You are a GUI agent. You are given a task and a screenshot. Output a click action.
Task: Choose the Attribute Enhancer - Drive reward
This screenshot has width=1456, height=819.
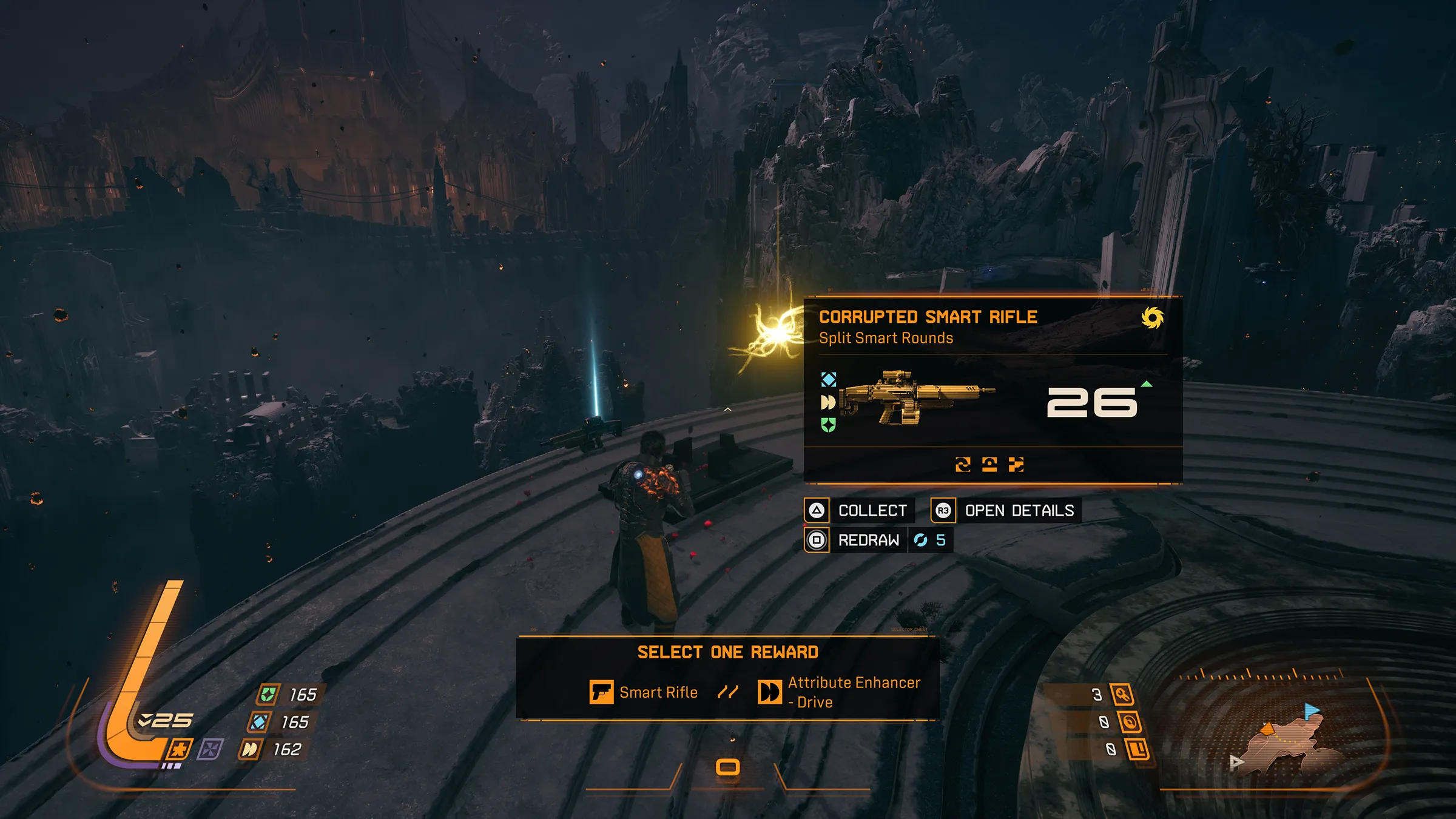click(x=840, y=692)
